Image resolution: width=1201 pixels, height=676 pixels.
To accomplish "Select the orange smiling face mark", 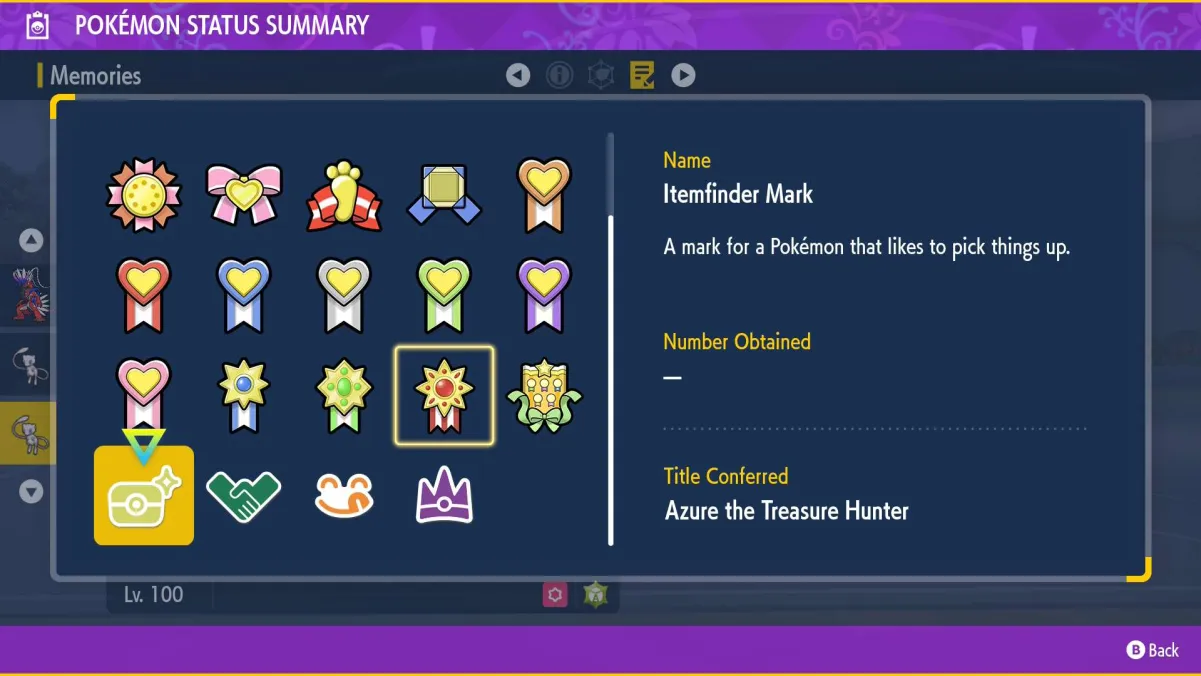I will pyautogui.click(x=344, y=496).
